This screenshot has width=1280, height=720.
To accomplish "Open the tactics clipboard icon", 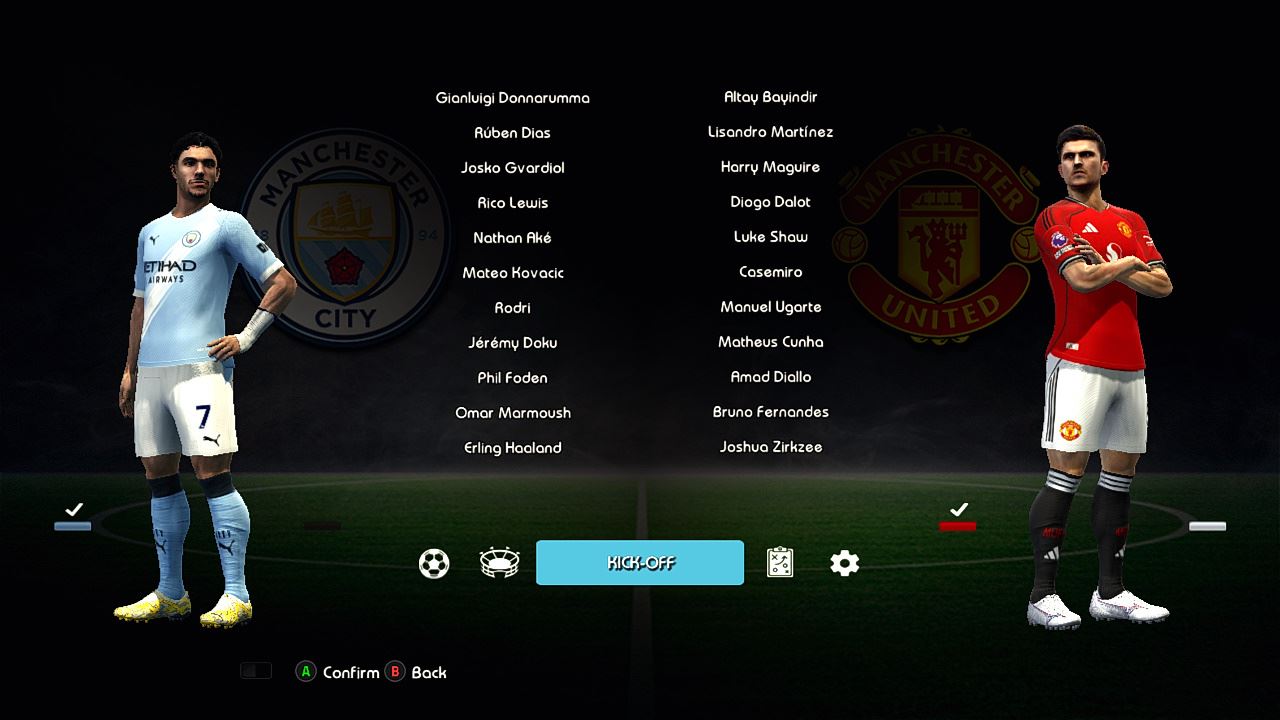I will 780,563.
